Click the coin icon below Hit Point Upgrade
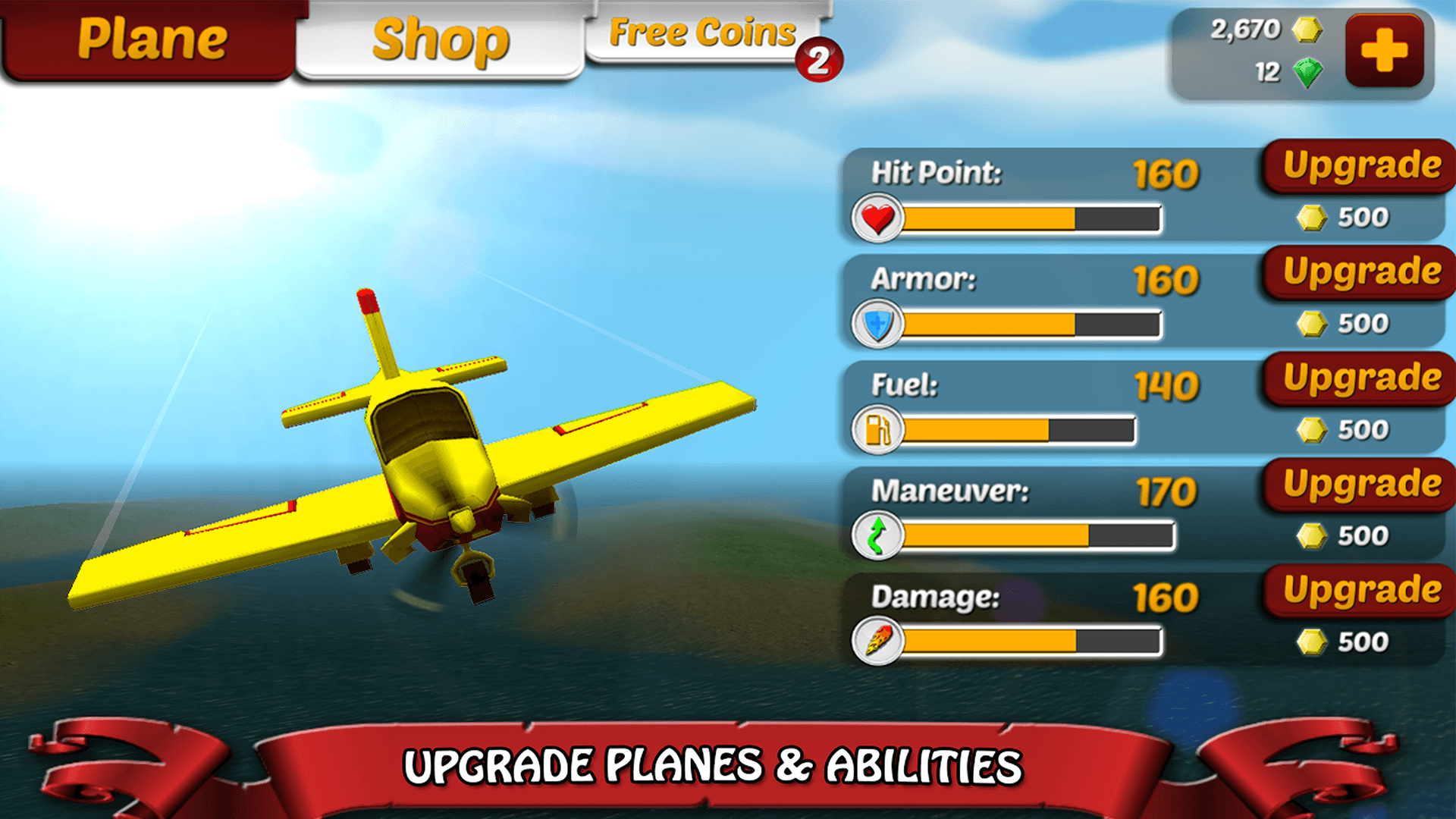This screenshot has height=819, width=1456. (x=1311, y=215)
